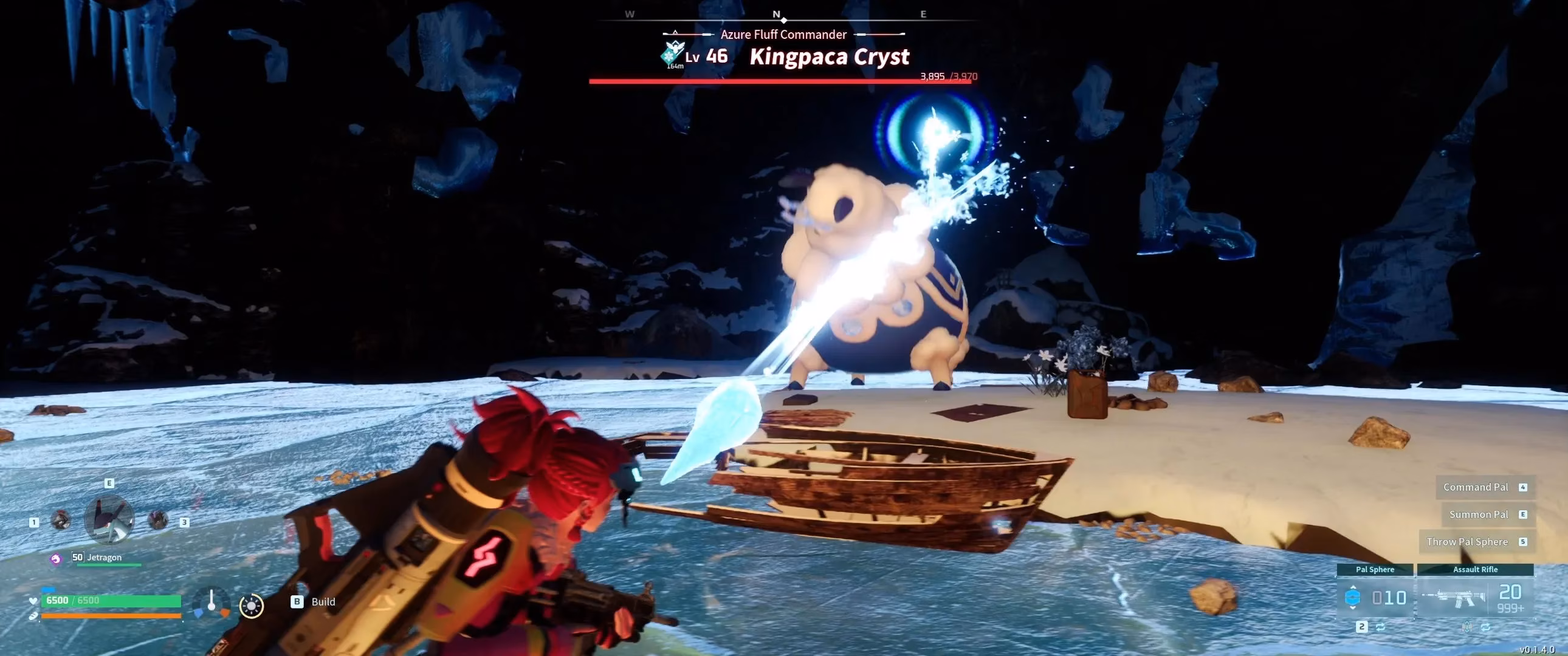Select the Pal Sphere slot header tab
This screenshot has height=656, width=1568.
click(x=1375, y=570)
